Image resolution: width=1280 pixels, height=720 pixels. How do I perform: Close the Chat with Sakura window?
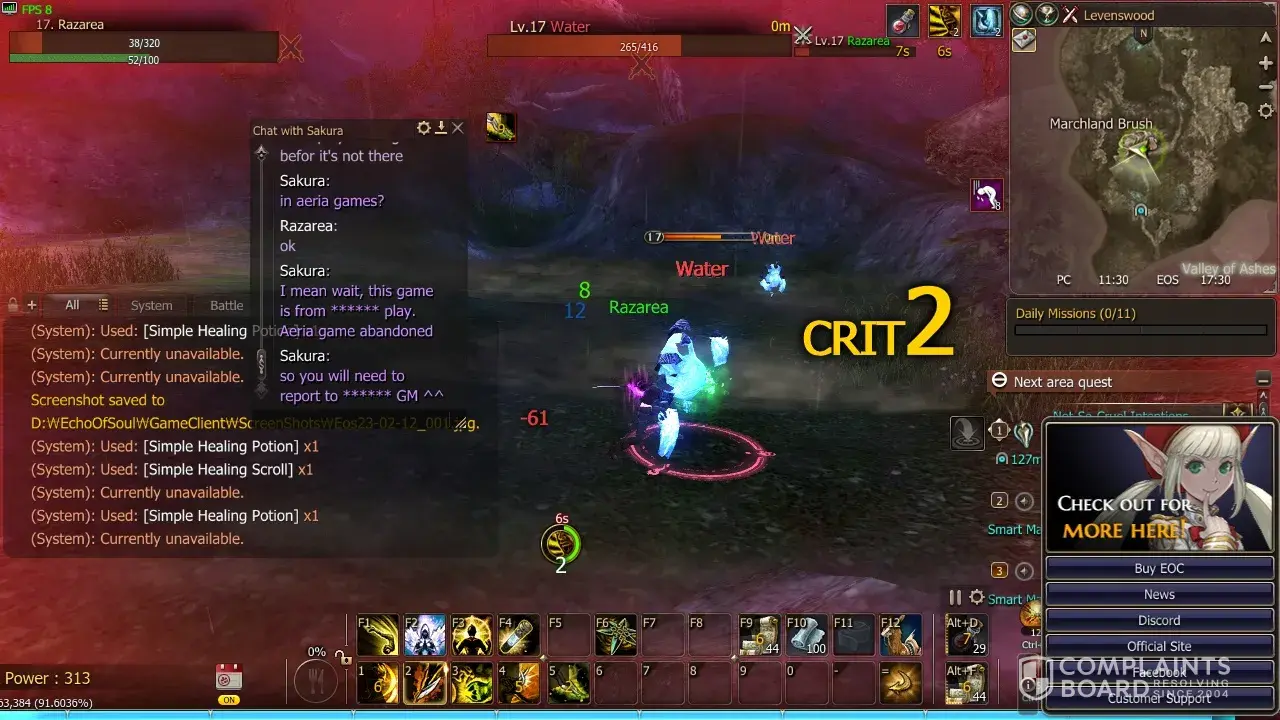[458, 128]
